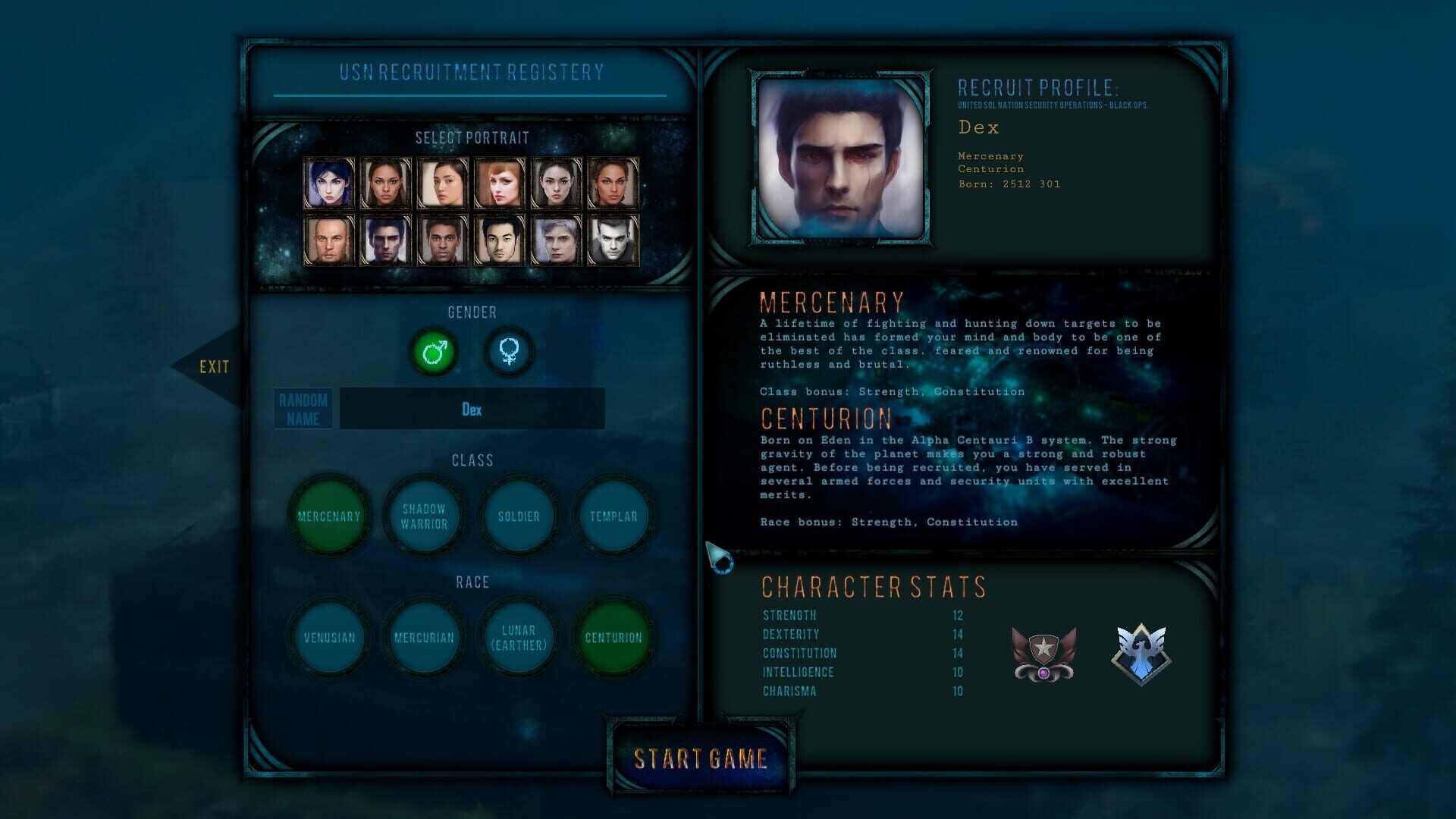Click the Exit arrow
The image size is (1456, 819).
click(215, 368)
